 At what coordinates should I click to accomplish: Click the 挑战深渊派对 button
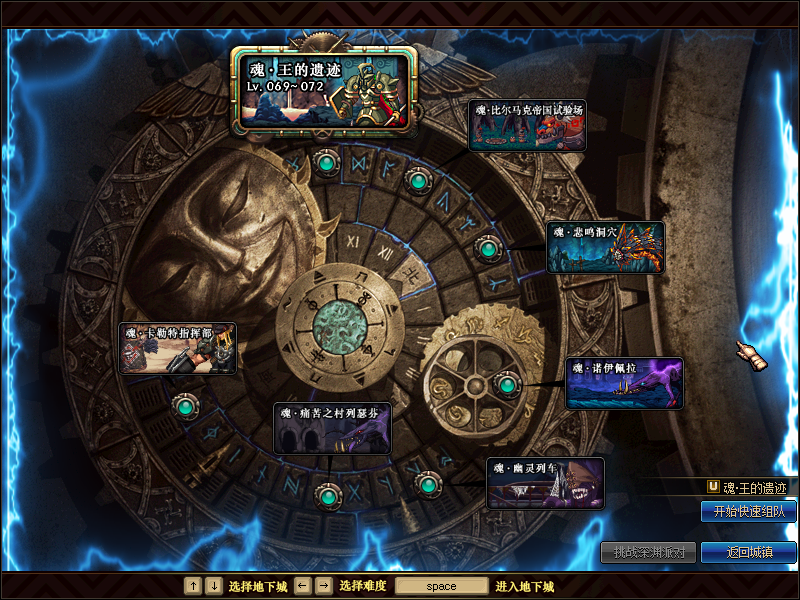tap(647, 552)
